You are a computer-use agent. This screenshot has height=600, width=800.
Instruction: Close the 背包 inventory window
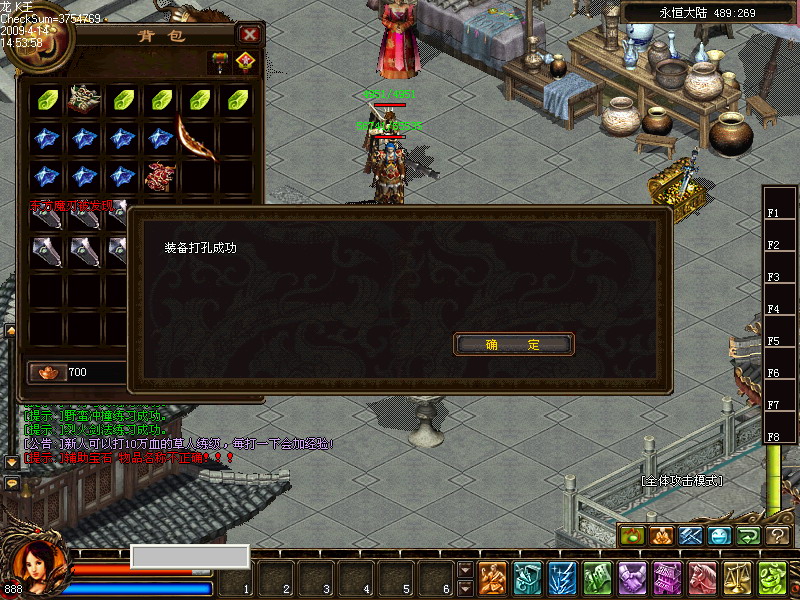(x=250, y=35)
